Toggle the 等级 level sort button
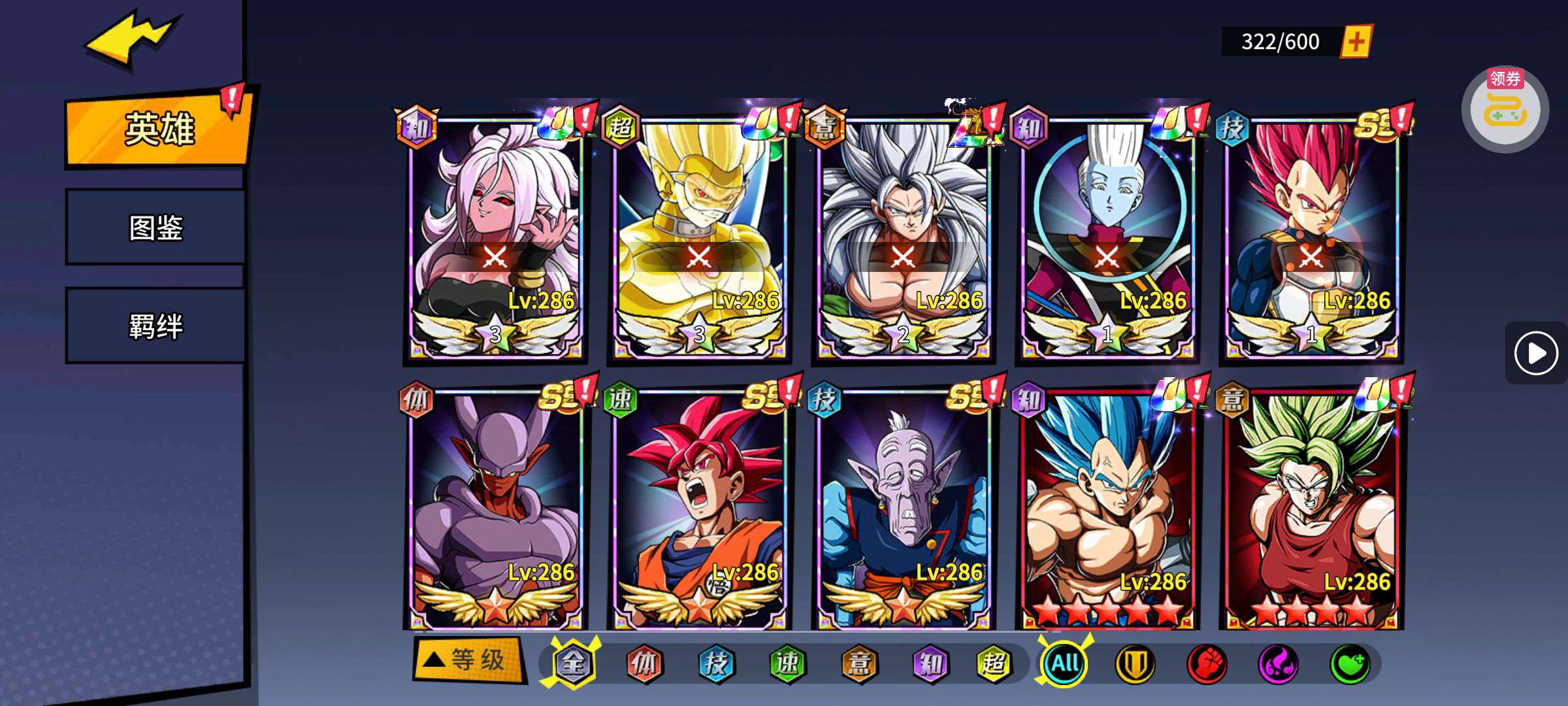This screenshot has width=1568, height=706. (469, 660)
